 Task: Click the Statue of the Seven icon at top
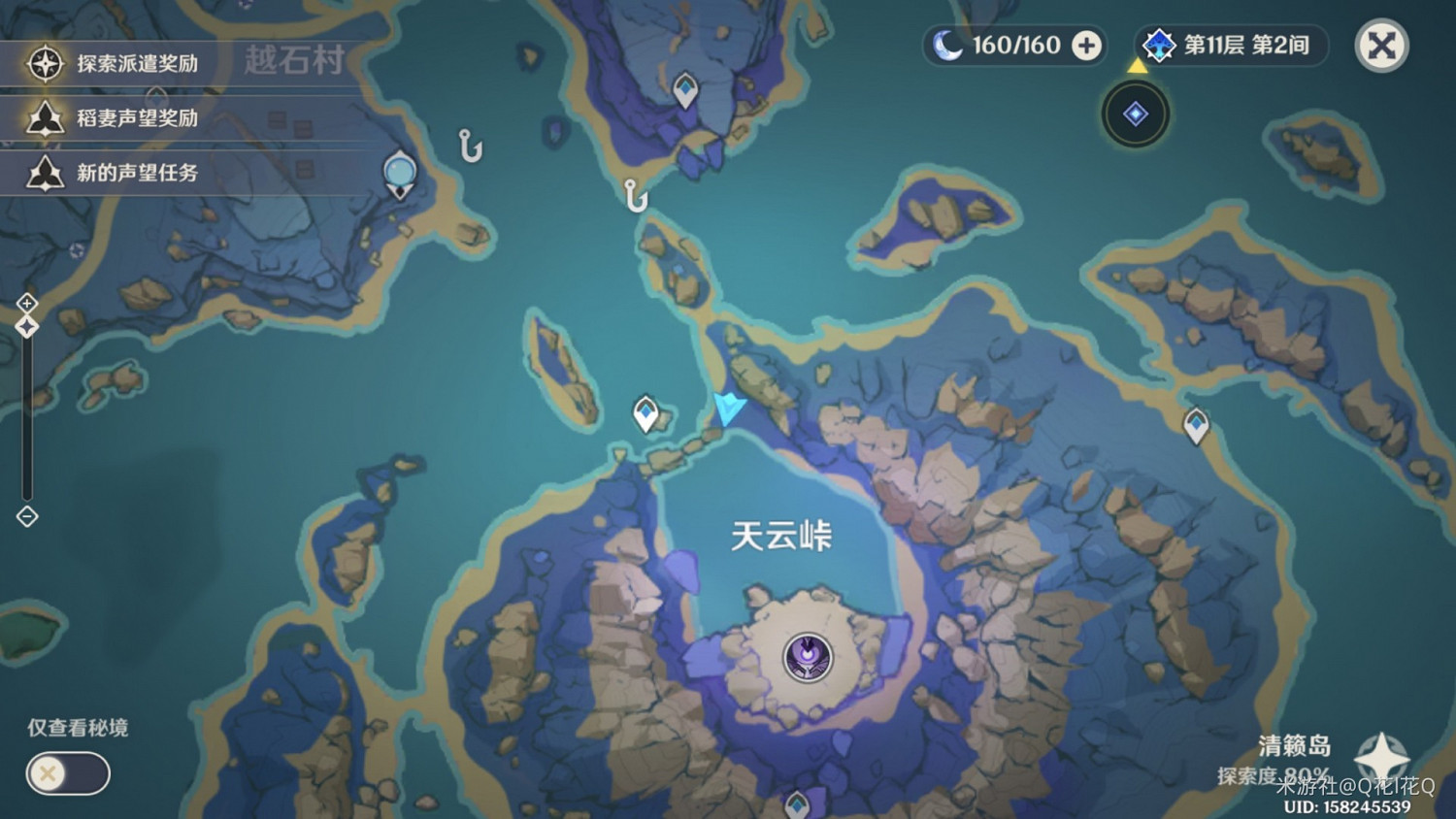coord(398,173)
